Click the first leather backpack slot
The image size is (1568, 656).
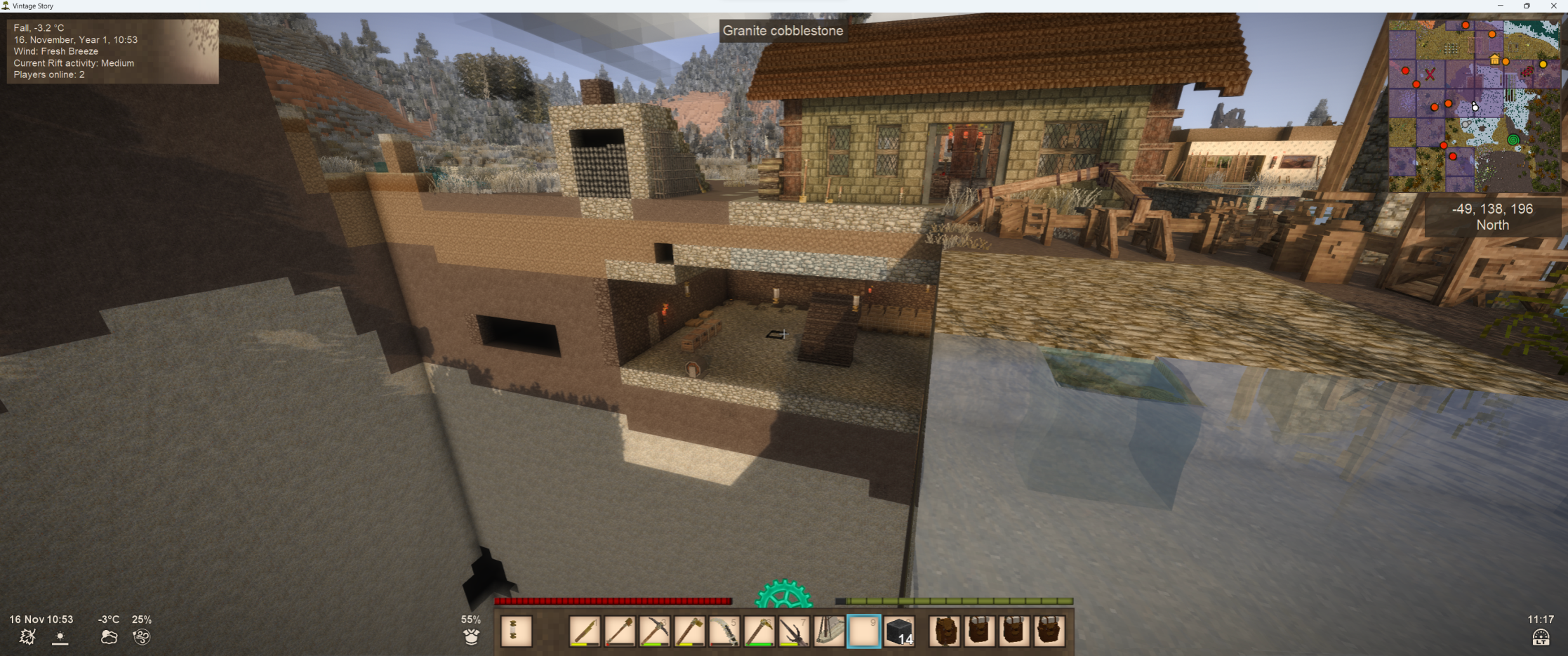tap(945, 631)
